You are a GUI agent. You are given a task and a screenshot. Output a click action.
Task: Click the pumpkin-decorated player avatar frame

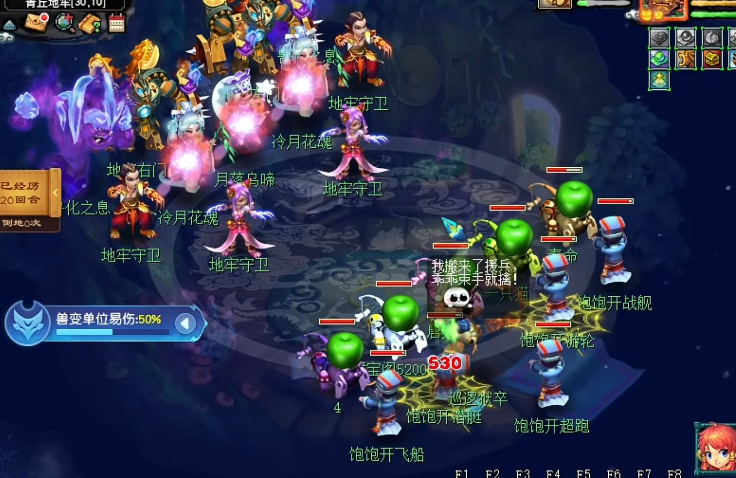[664, 10]
